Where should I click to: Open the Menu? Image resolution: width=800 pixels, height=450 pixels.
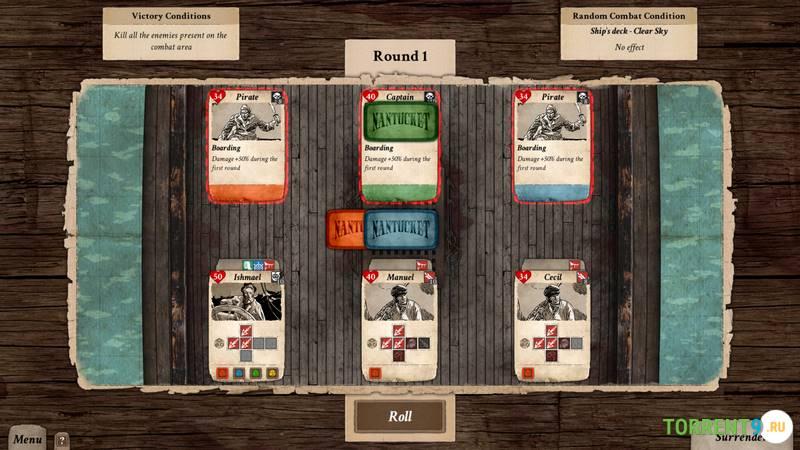pyautogui.click(x=27, y=439)
